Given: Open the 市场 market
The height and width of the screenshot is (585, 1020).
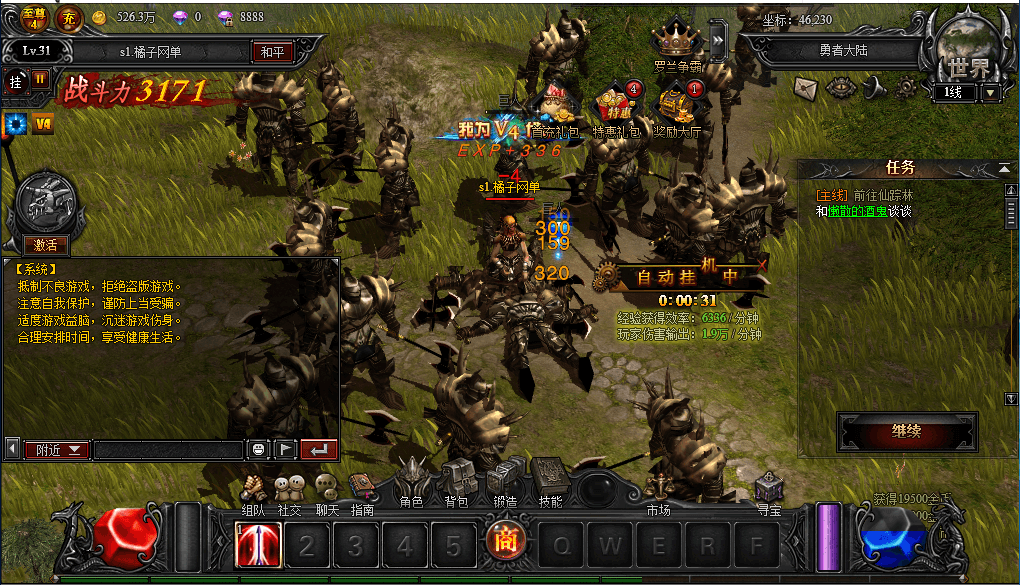Looking at the screenshot, I should click(x=657, y=509).
